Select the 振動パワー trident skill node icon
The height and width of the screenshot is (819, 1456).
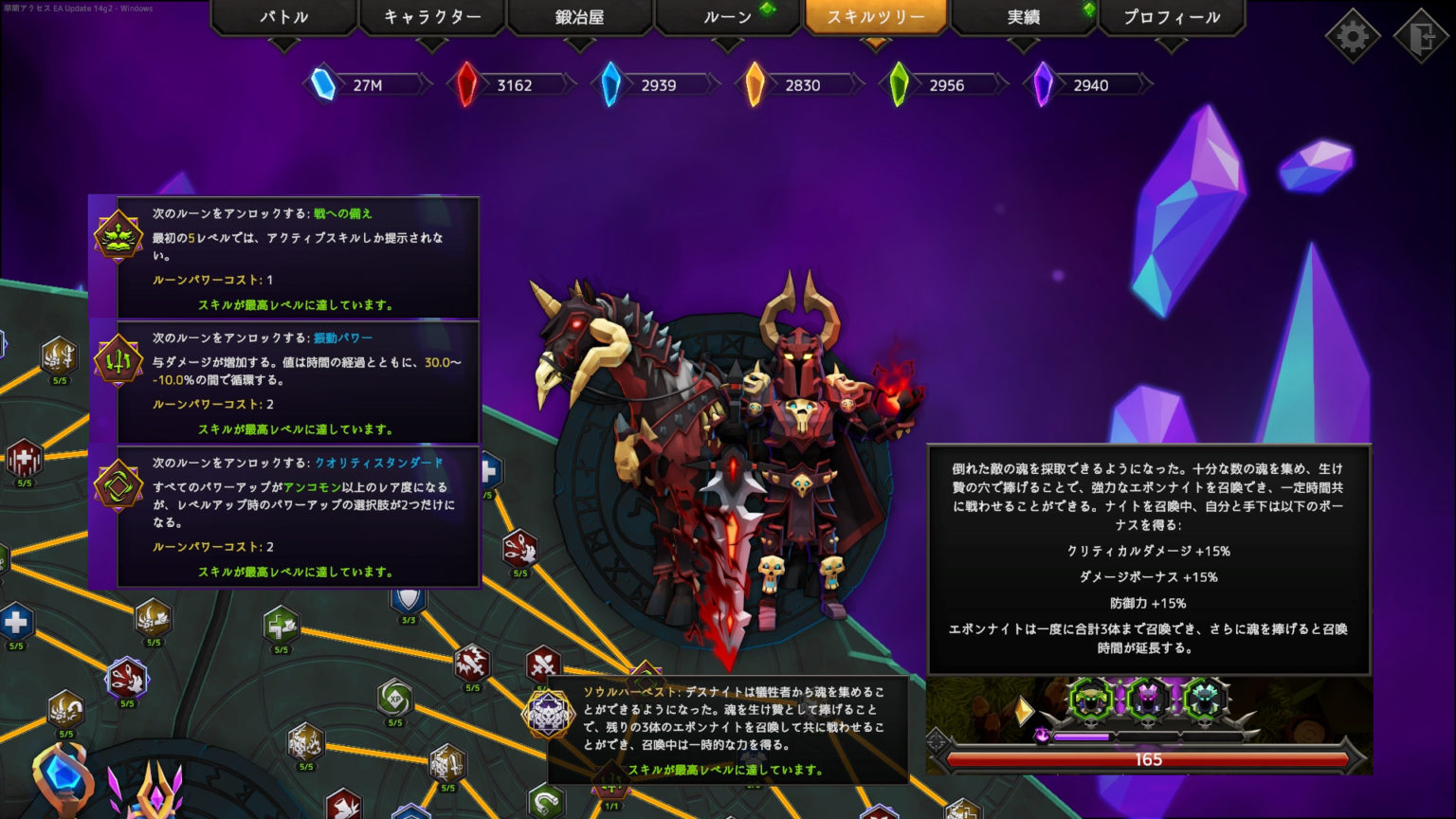[118, 360]
